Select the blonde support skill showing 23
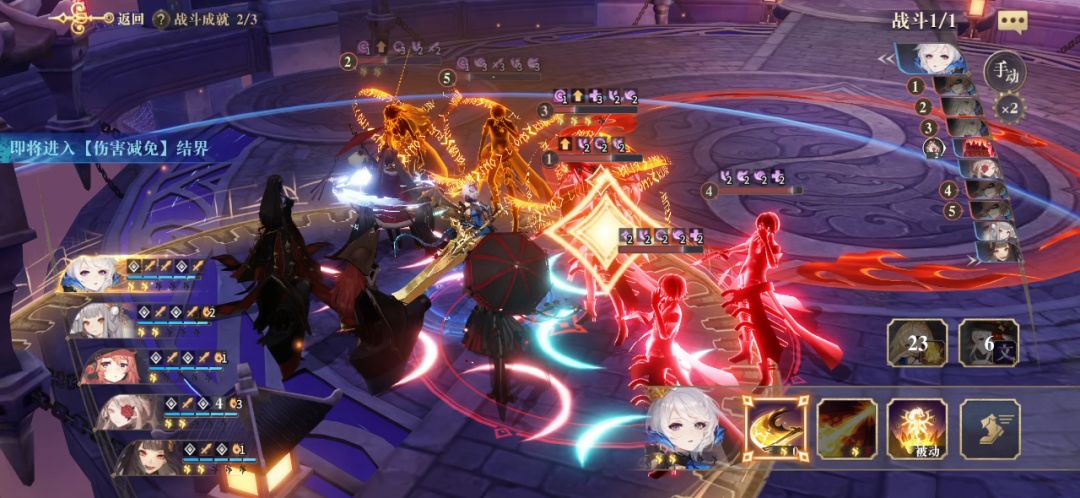This screenshot has width=1080, height=498. (917, 343)
